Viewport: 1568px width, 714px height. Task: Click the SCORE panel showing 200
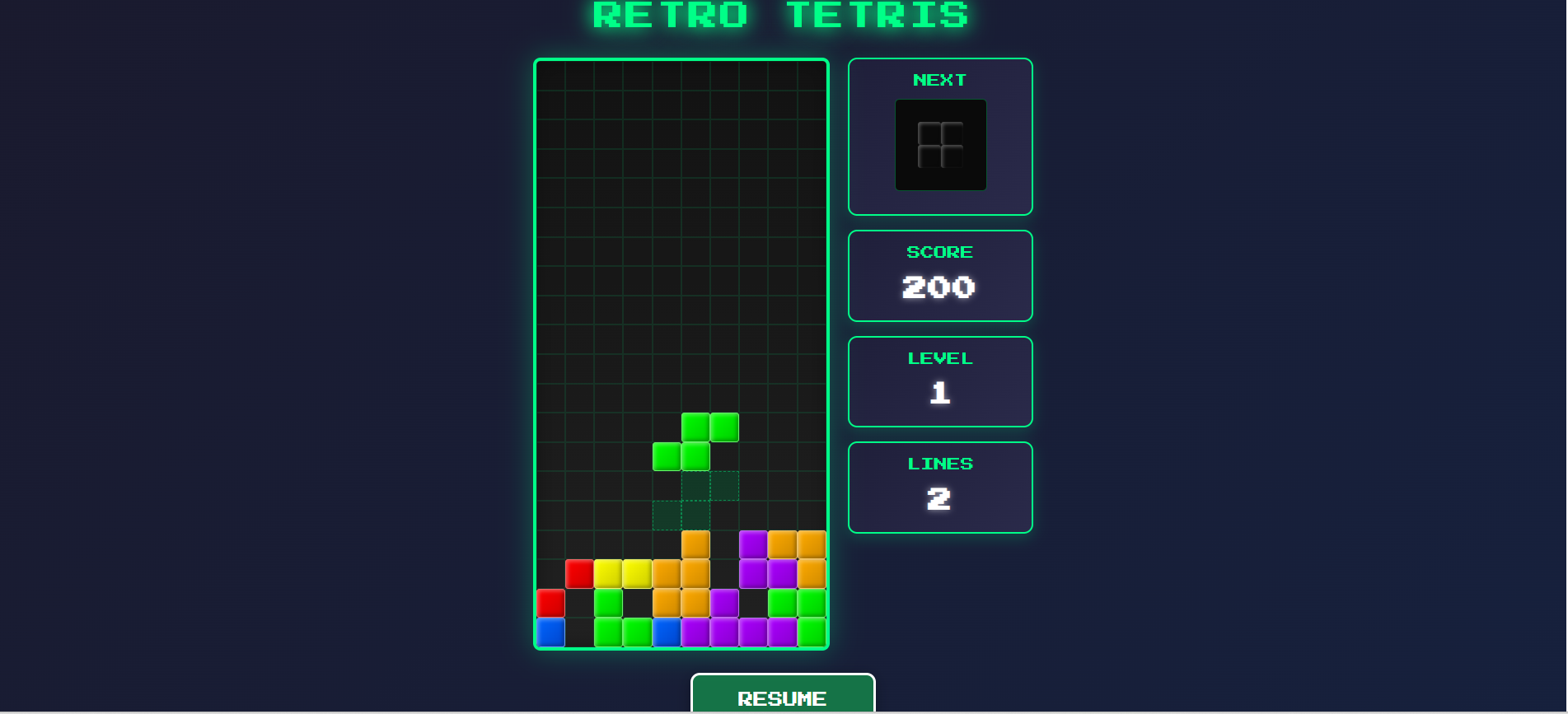(939, 276)
